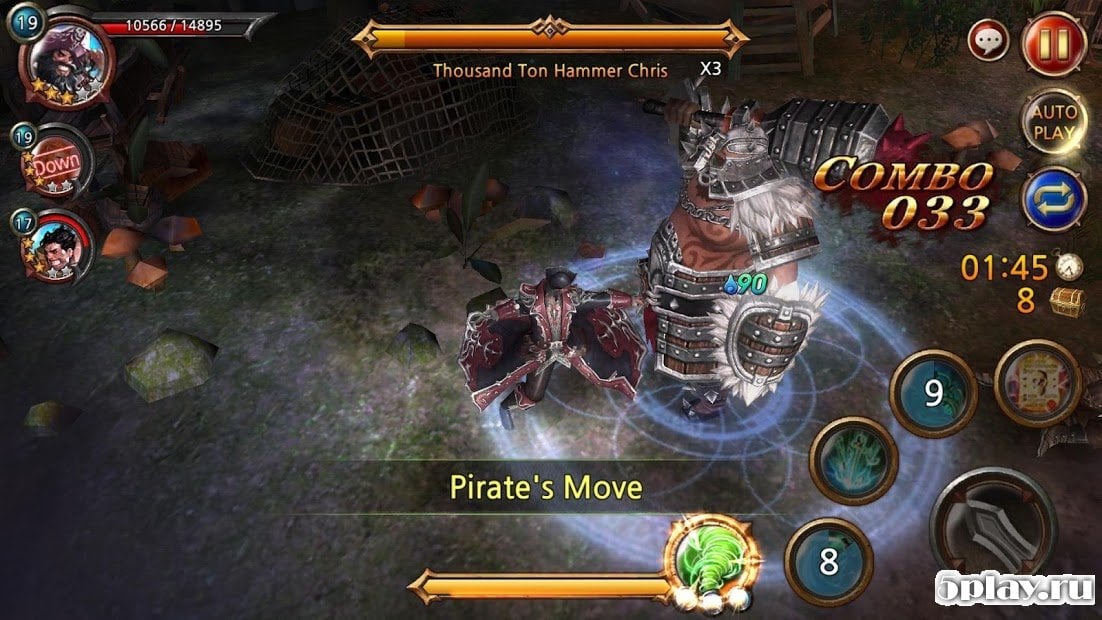Activate the glowing green burst skill

click(853, 460)
